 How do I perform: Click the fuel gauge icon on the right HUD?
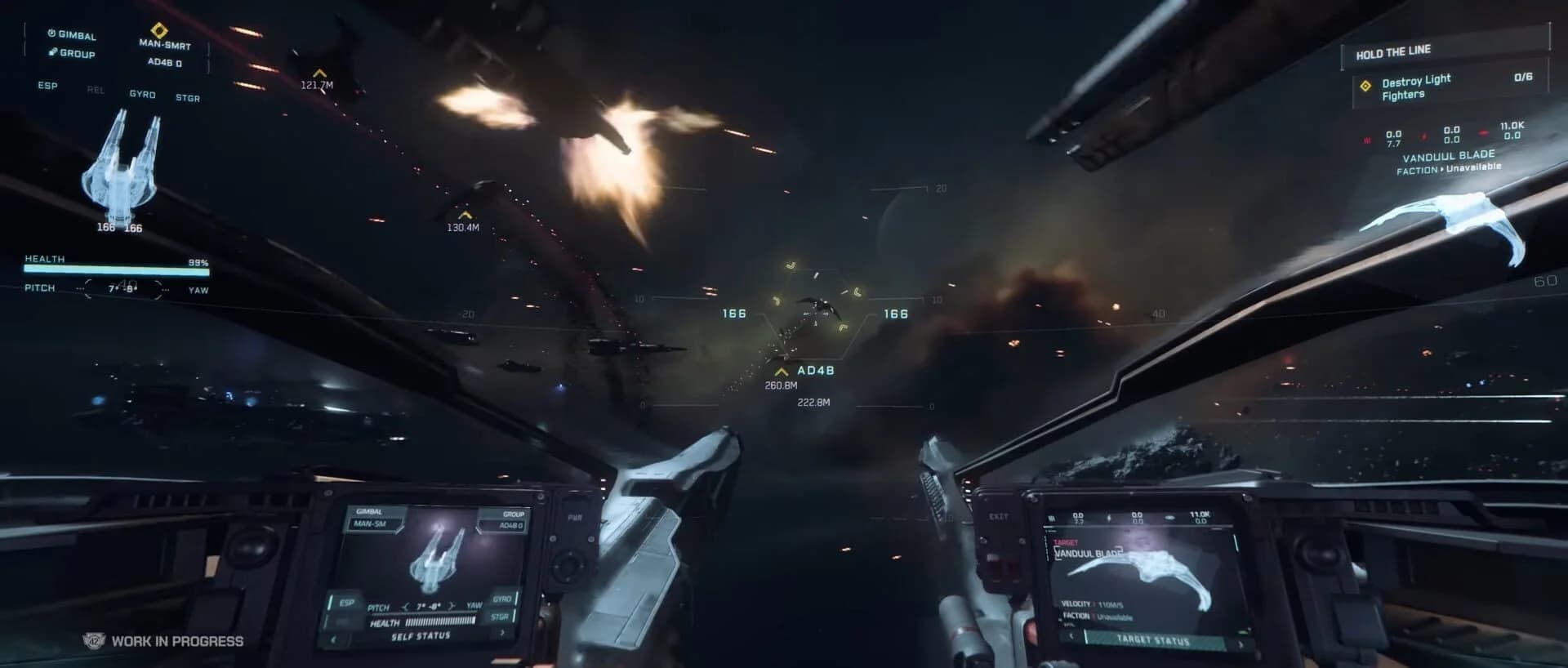click(x=1424, y=136)
